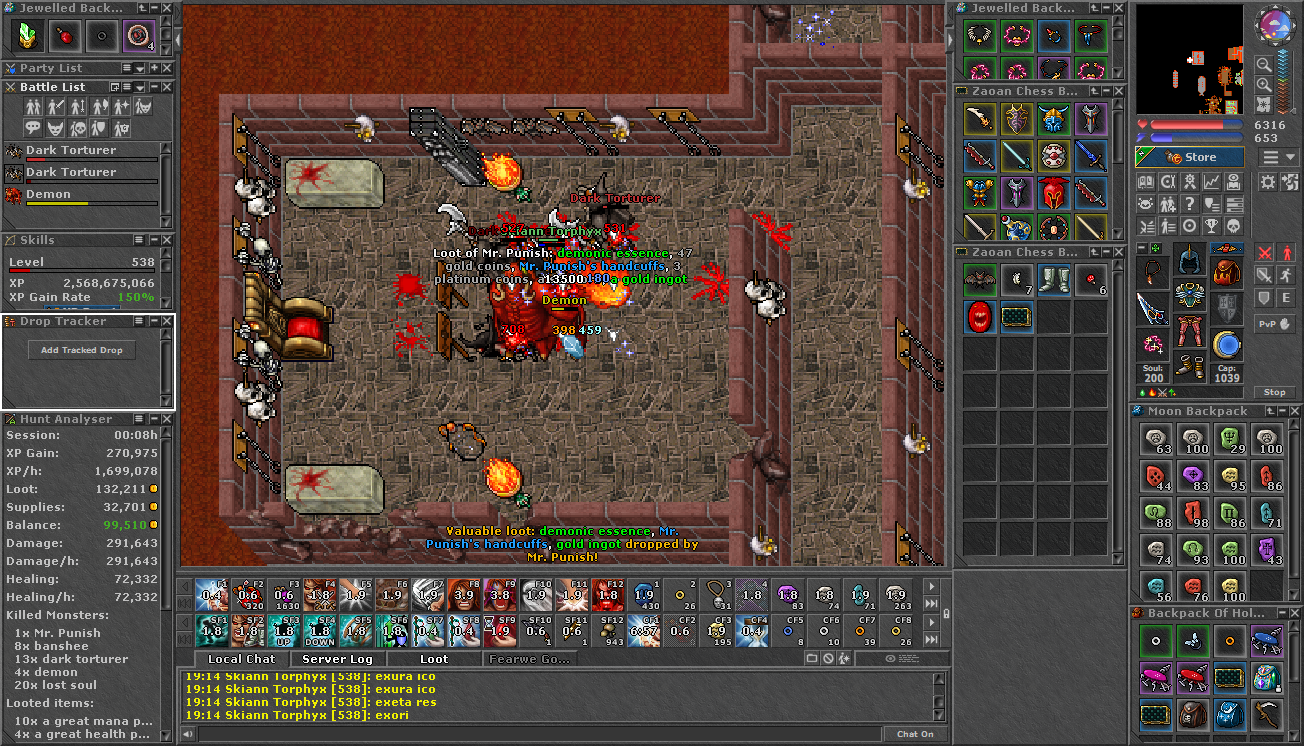Open the settings gear icon

(x=1268, y=181)
